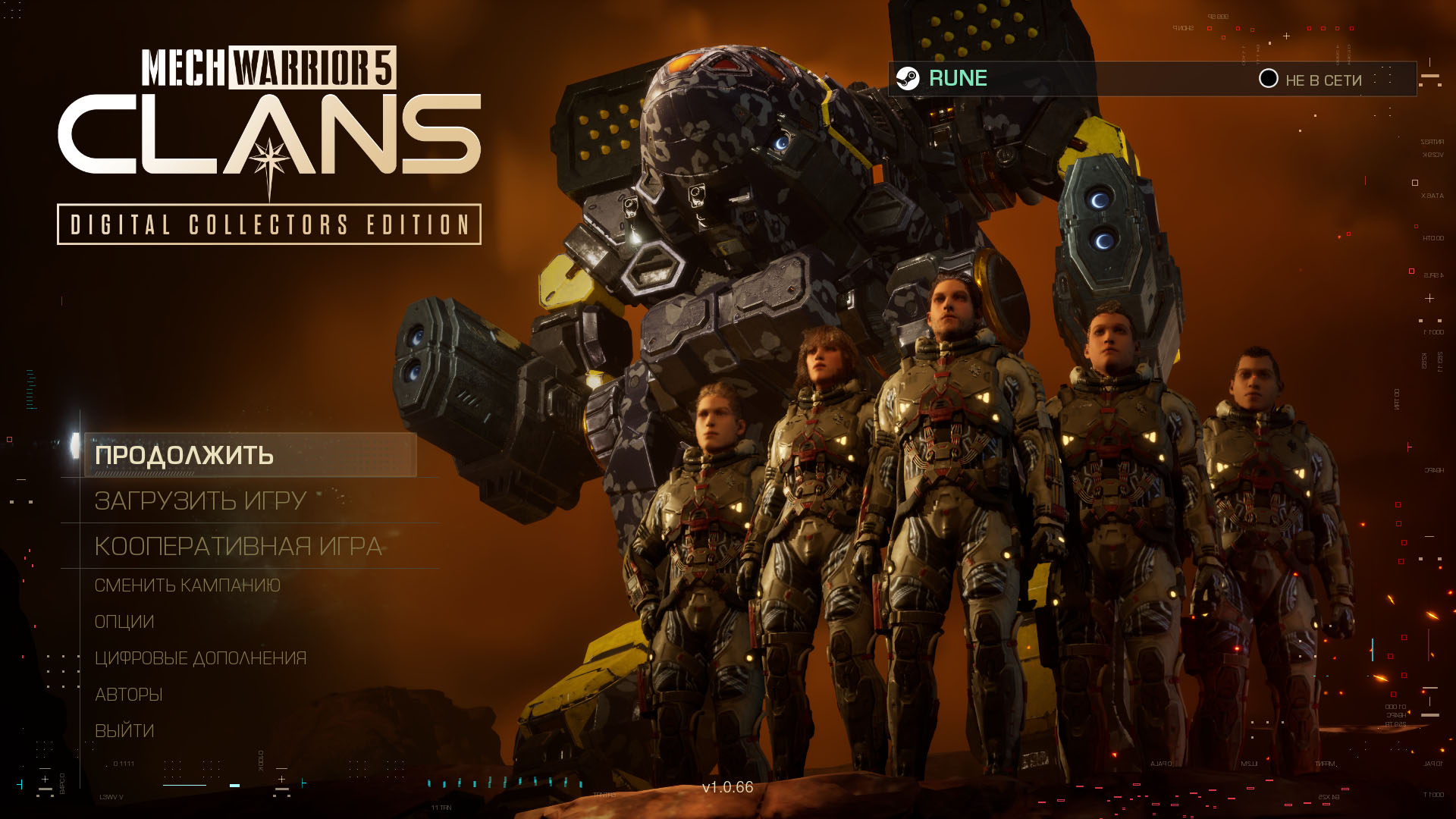Expand the ЗАГРУЗИТЬ ИГРУ submenu
Viewport: 1456px width, 819px height.
(199, 501)
